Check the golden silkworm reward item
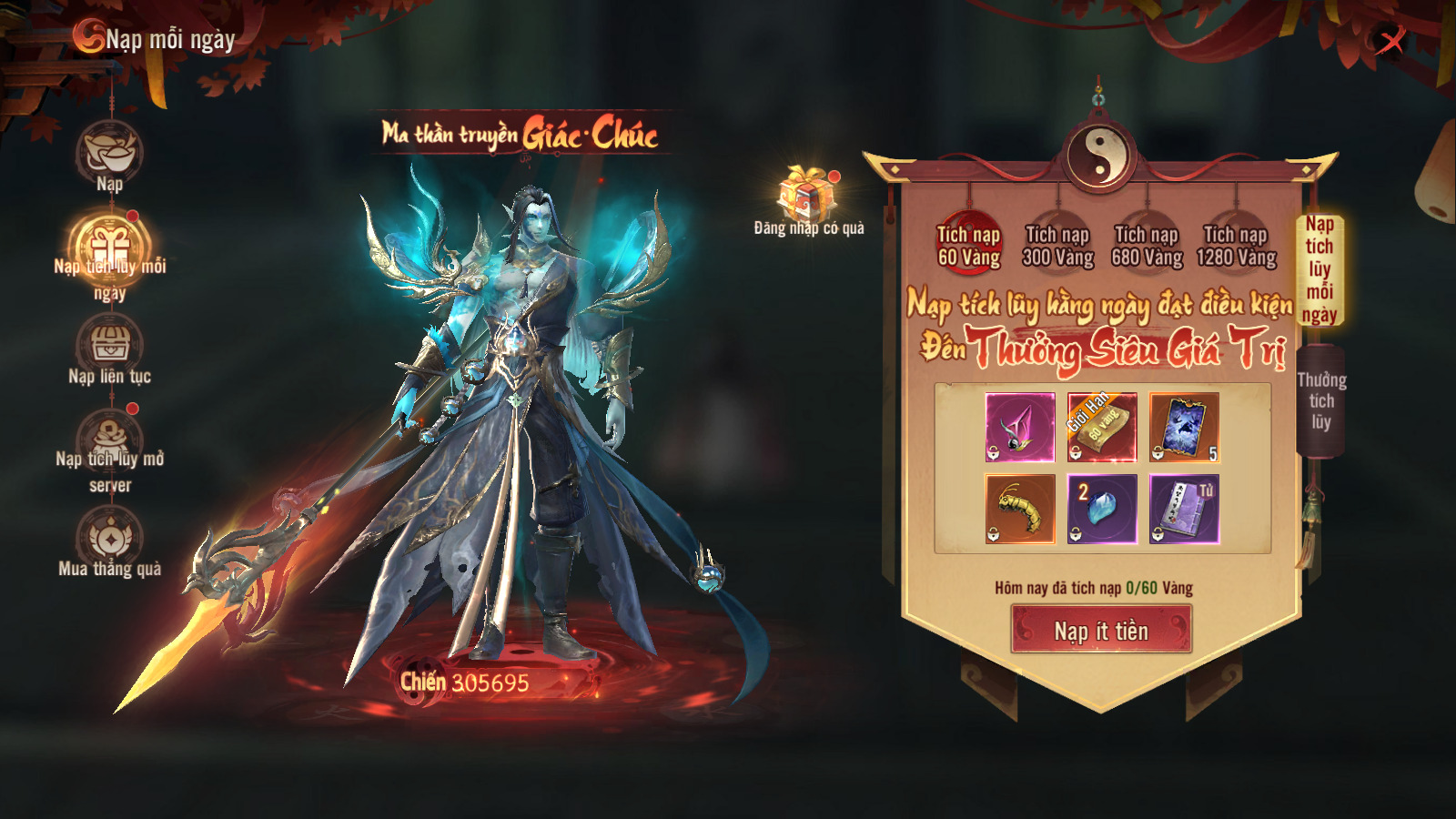 coord(1020,509)
